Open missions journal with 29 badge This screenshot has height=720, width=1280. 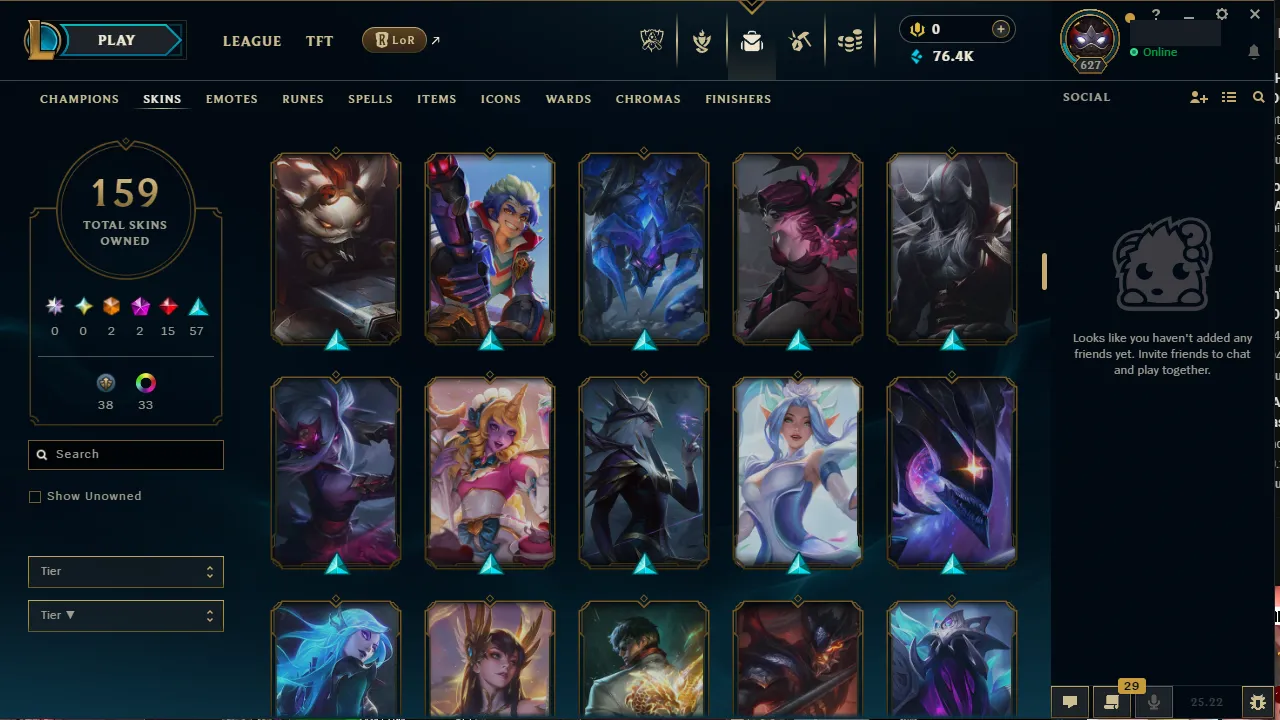tap(1111, 702)
